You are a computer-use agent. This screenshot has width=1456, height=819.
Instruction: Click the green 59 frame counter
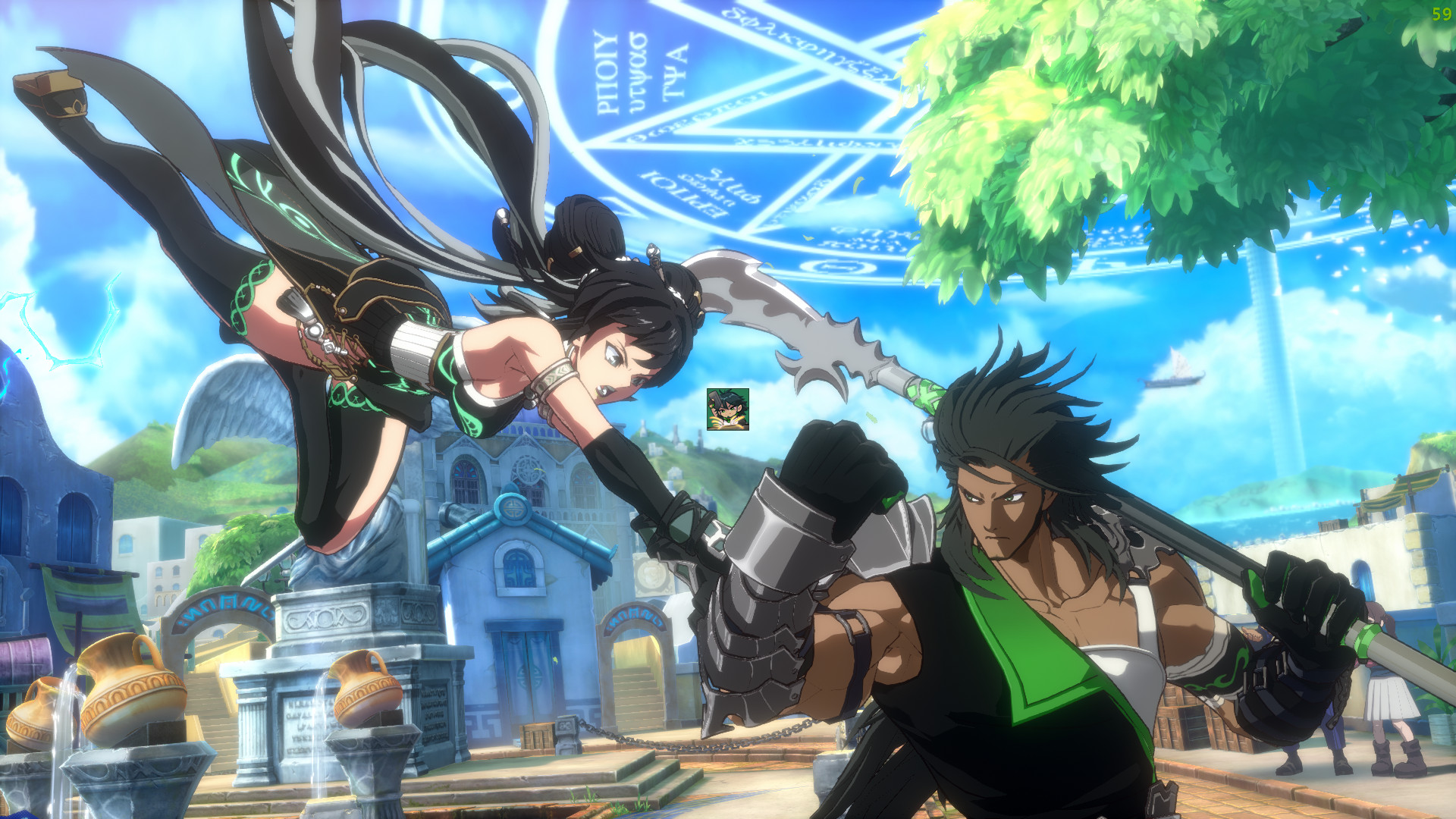coord(1440,14)
